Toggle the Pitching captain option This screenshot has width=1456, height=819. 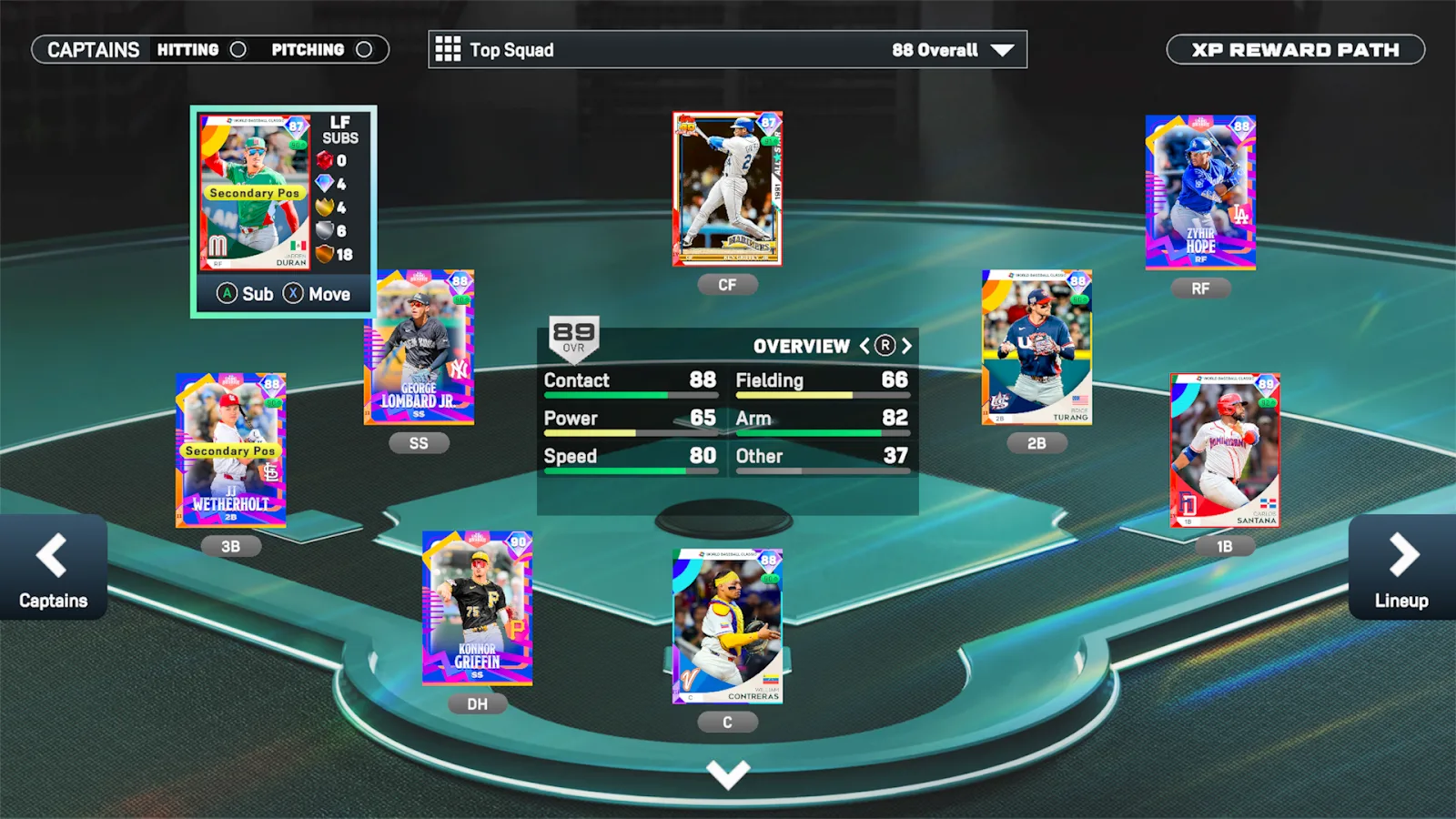[364, 50]
